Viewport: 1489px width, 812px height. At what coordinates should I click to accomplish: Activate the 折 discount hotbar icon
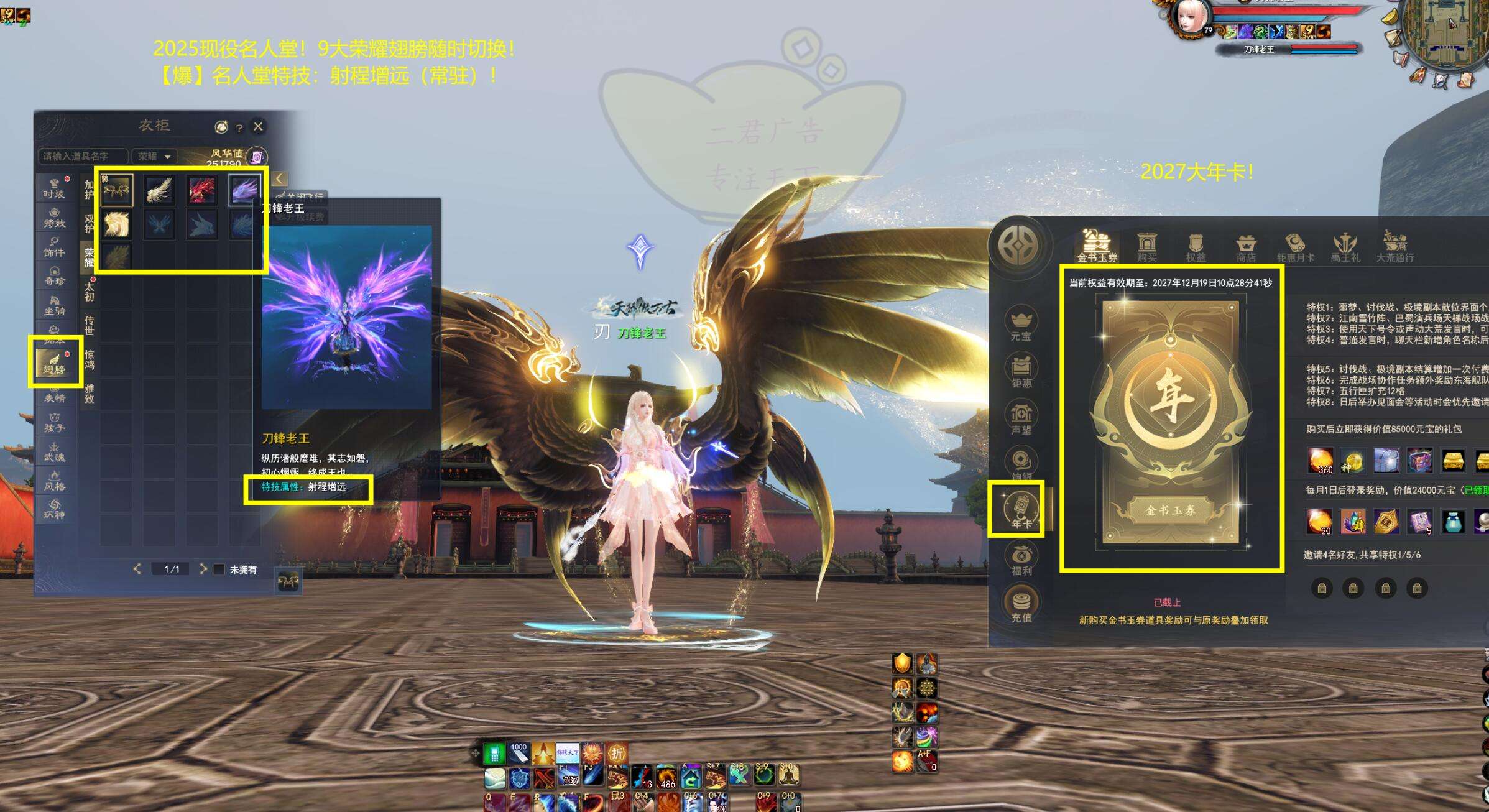pyautogui.click(x=616, y=754)
